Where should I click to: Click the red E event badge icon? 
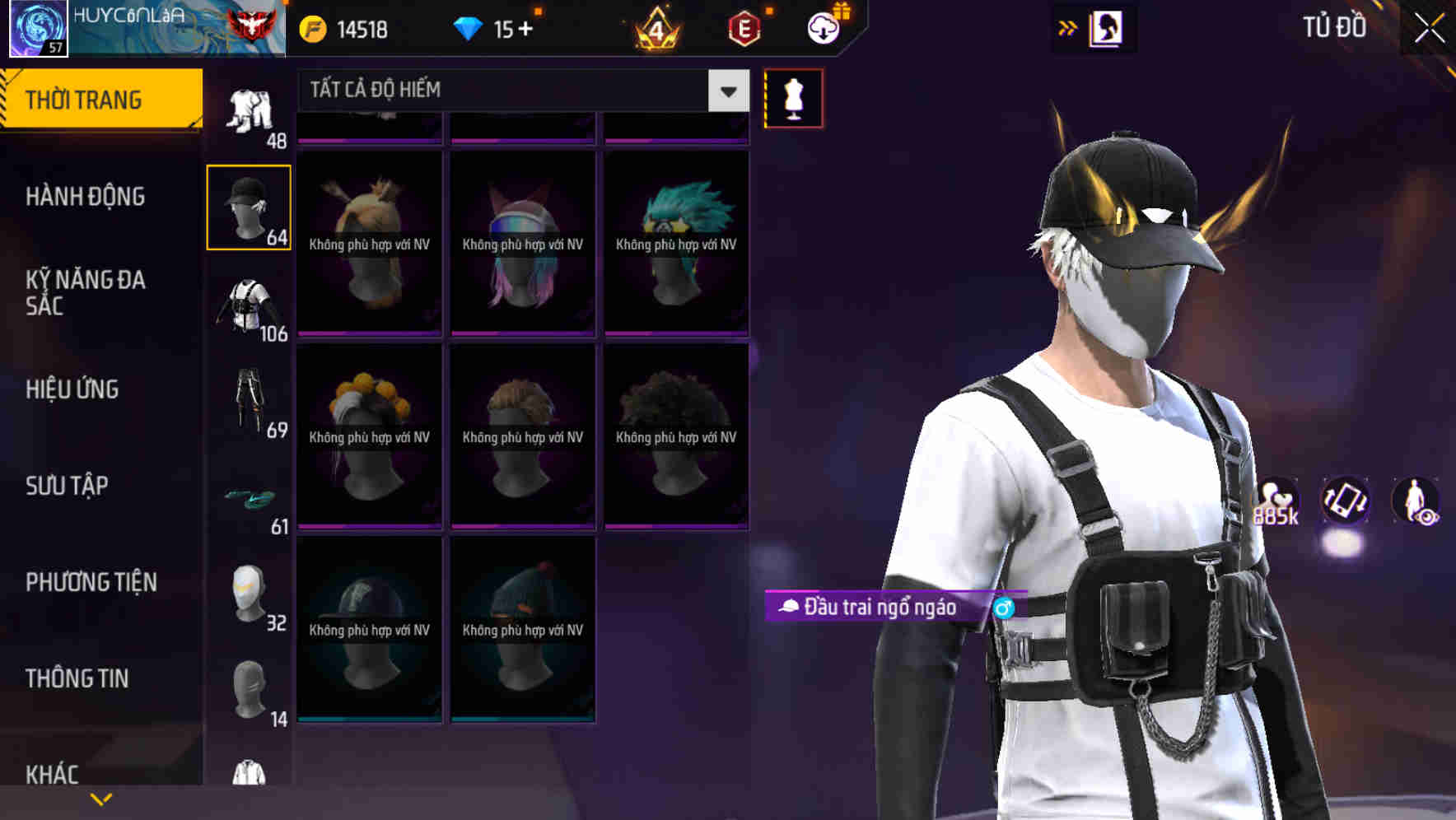click(x=745, y=27)
